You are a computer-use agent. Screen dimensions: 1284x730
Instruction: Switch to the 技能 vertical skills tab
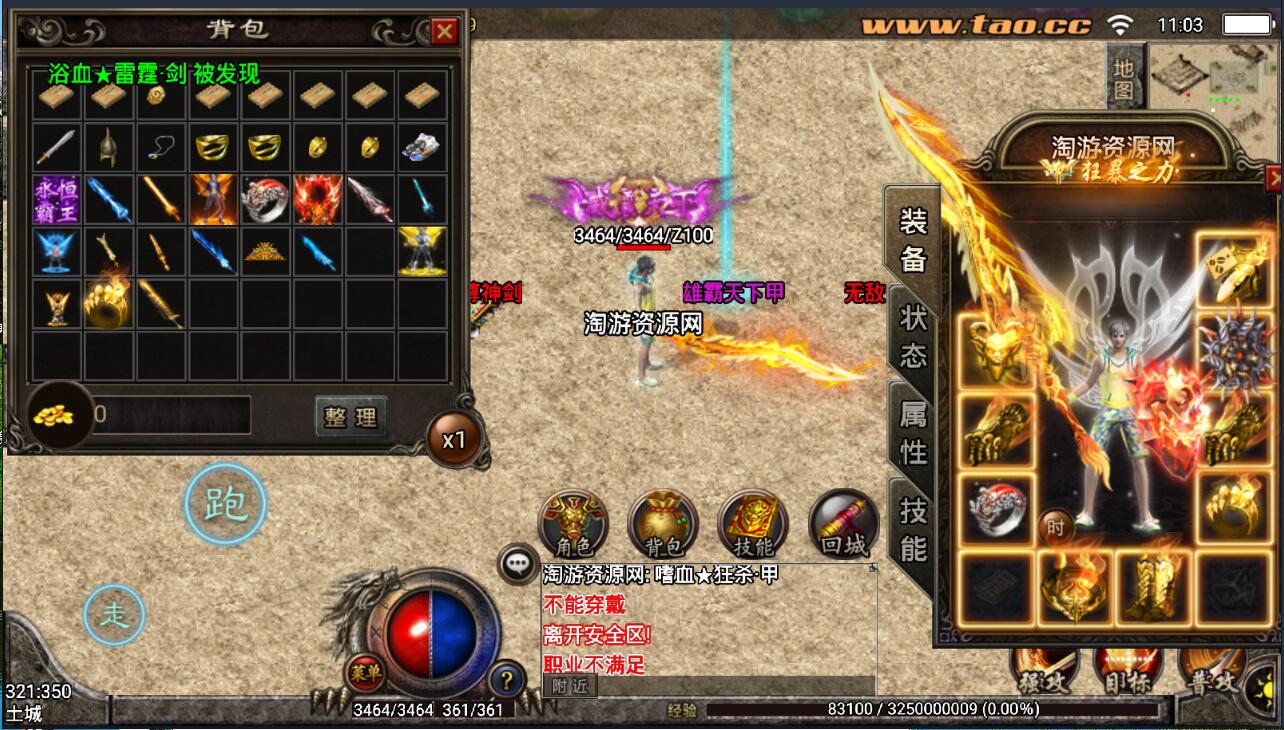[913, 528]
